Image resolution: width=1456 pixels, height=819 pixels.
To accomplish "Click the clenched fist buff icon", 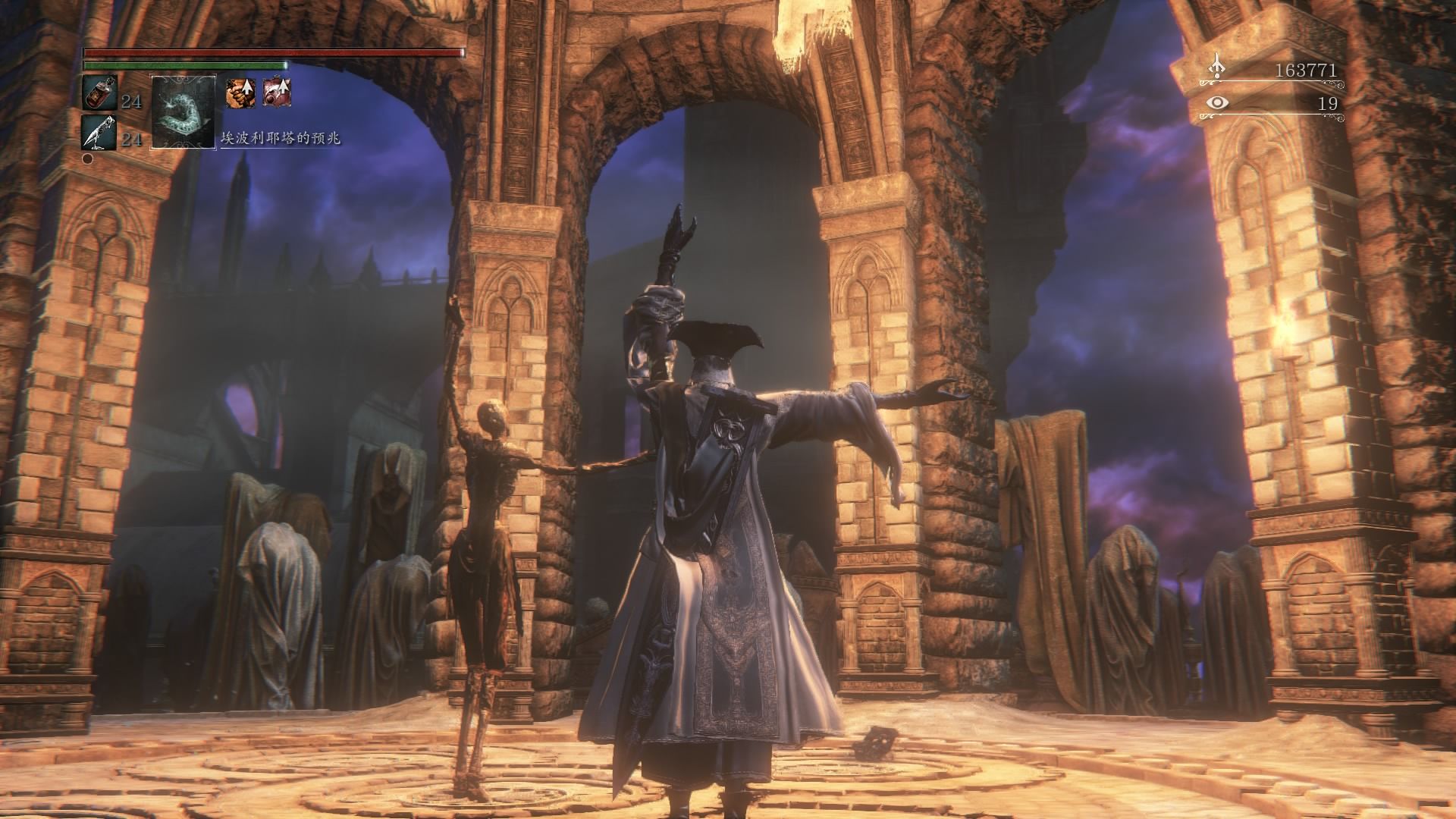I will [239, 92].
